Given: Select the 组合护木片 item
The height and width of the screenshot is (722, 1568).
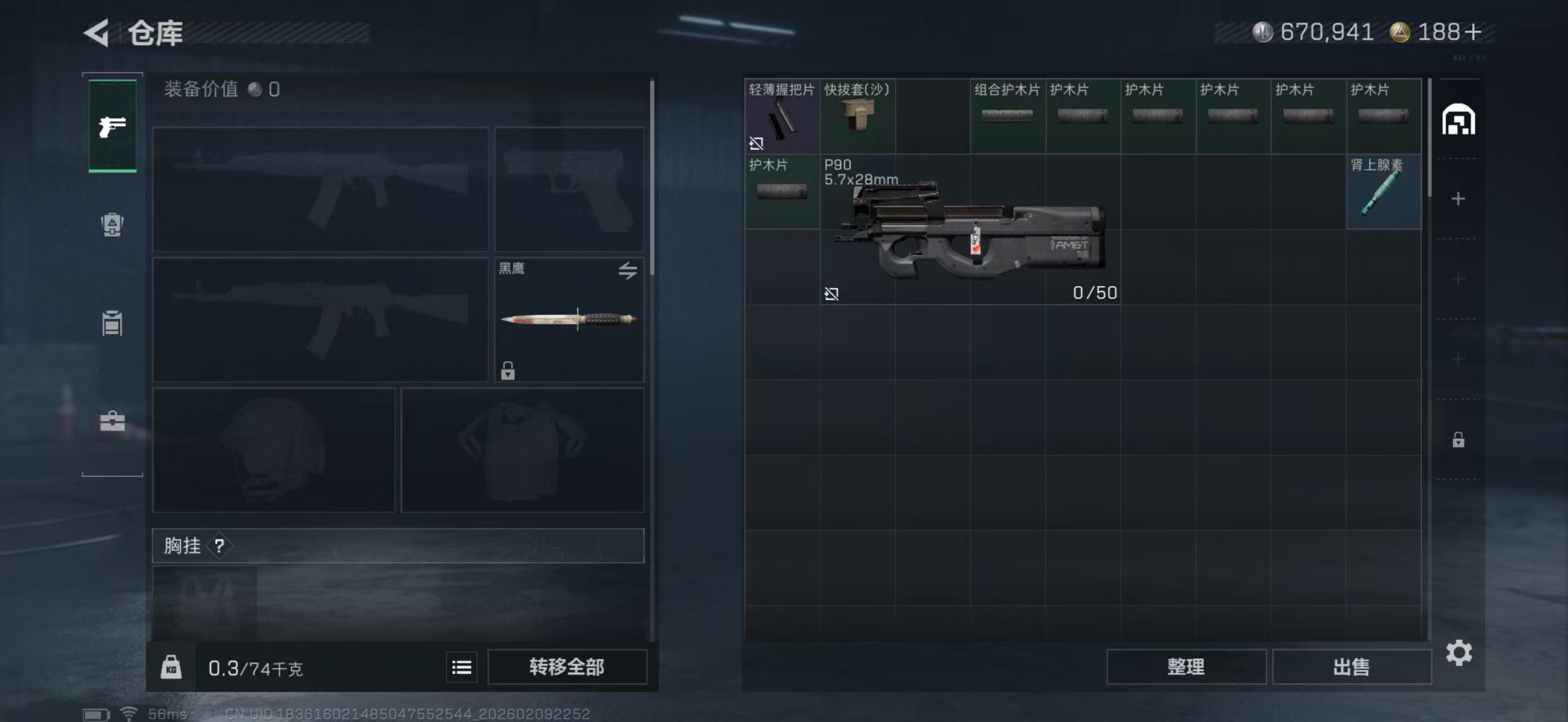Looking at the screenshot, I should coord(1008,116).
